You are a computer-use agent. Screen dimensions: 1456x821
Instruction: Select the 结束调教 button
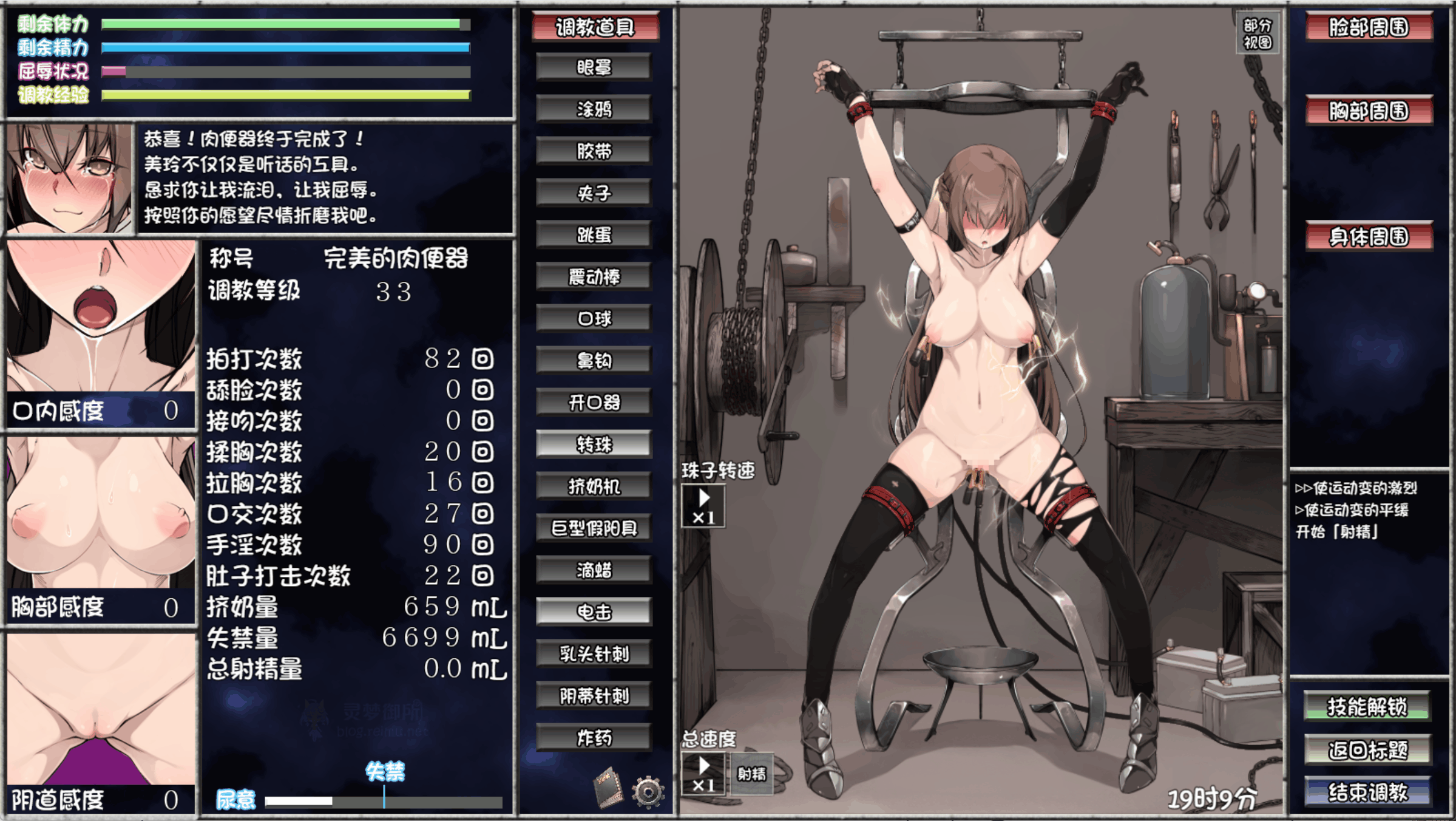pyautogui.click(x=1367, y=792)
